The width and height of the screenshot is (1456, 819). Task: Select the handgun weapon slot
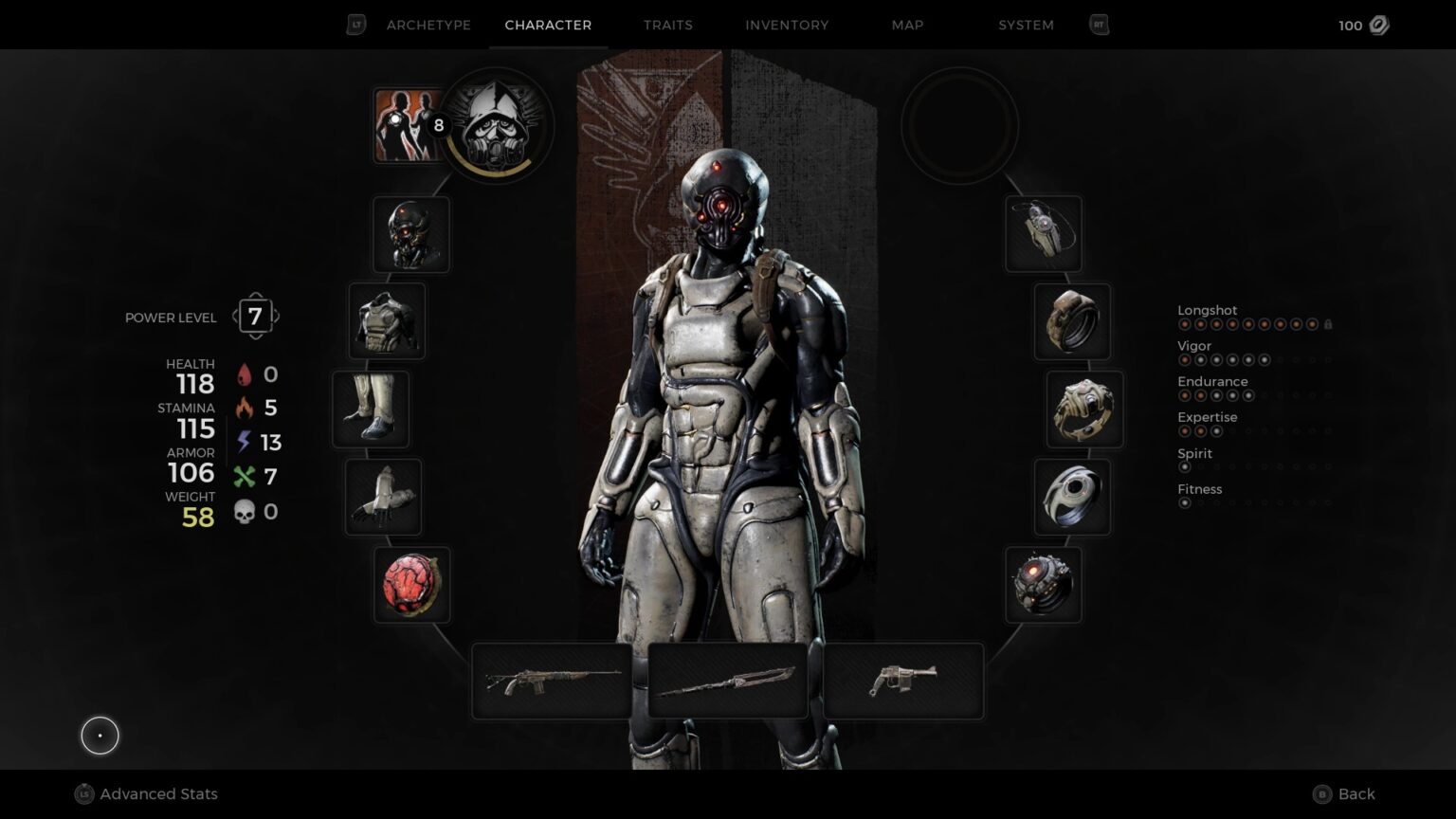[x=901, y=681]
